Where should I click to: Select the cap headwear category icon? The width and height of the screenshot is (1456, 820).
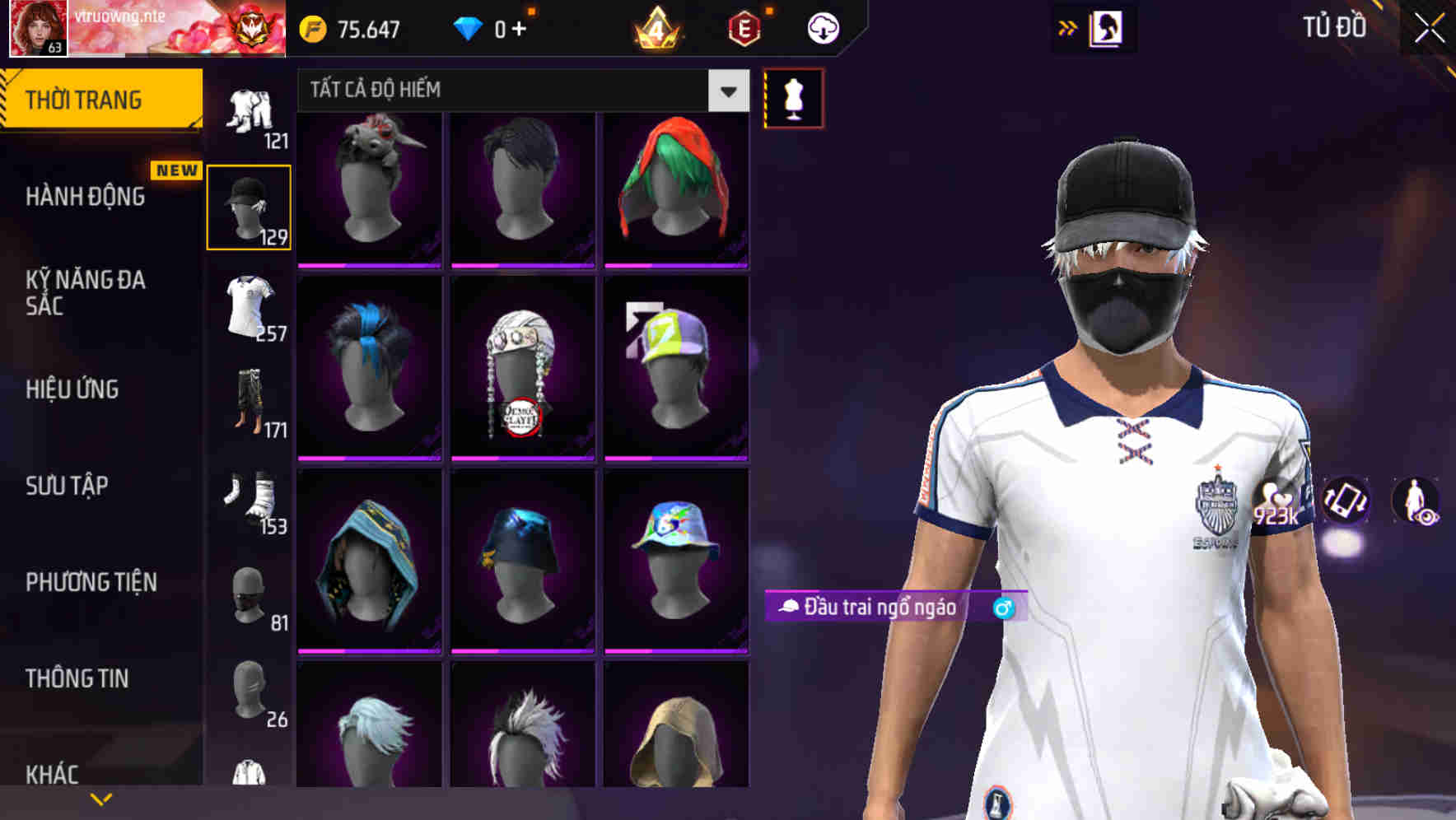click(249, 204)
